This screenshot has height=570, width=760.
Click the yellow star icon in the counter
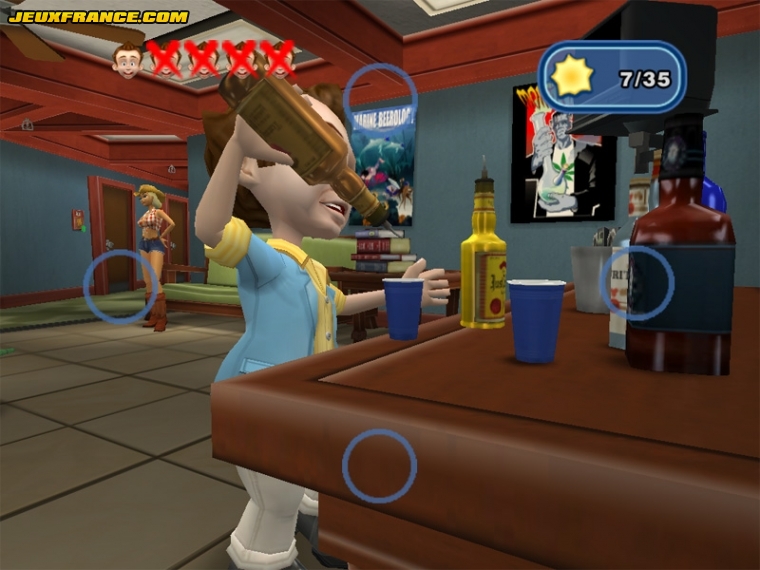574,77
